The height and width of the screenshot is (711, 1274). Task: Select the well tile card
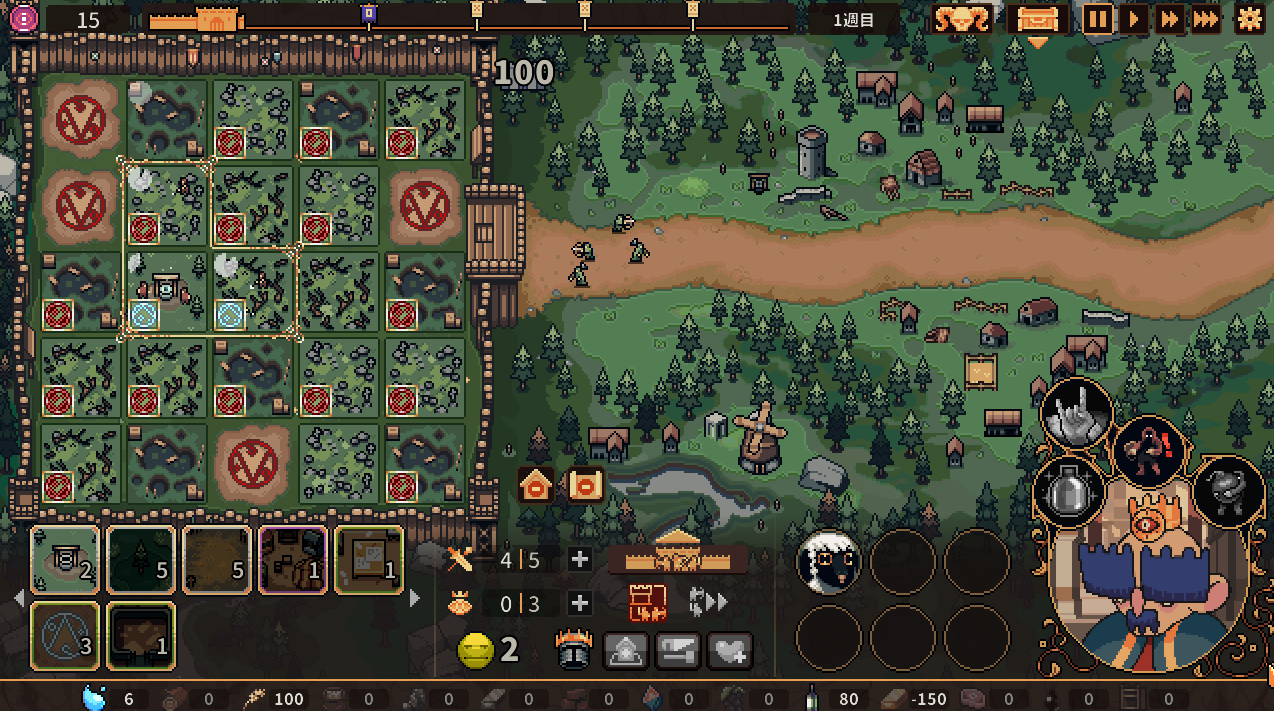[x=65, y=560]
